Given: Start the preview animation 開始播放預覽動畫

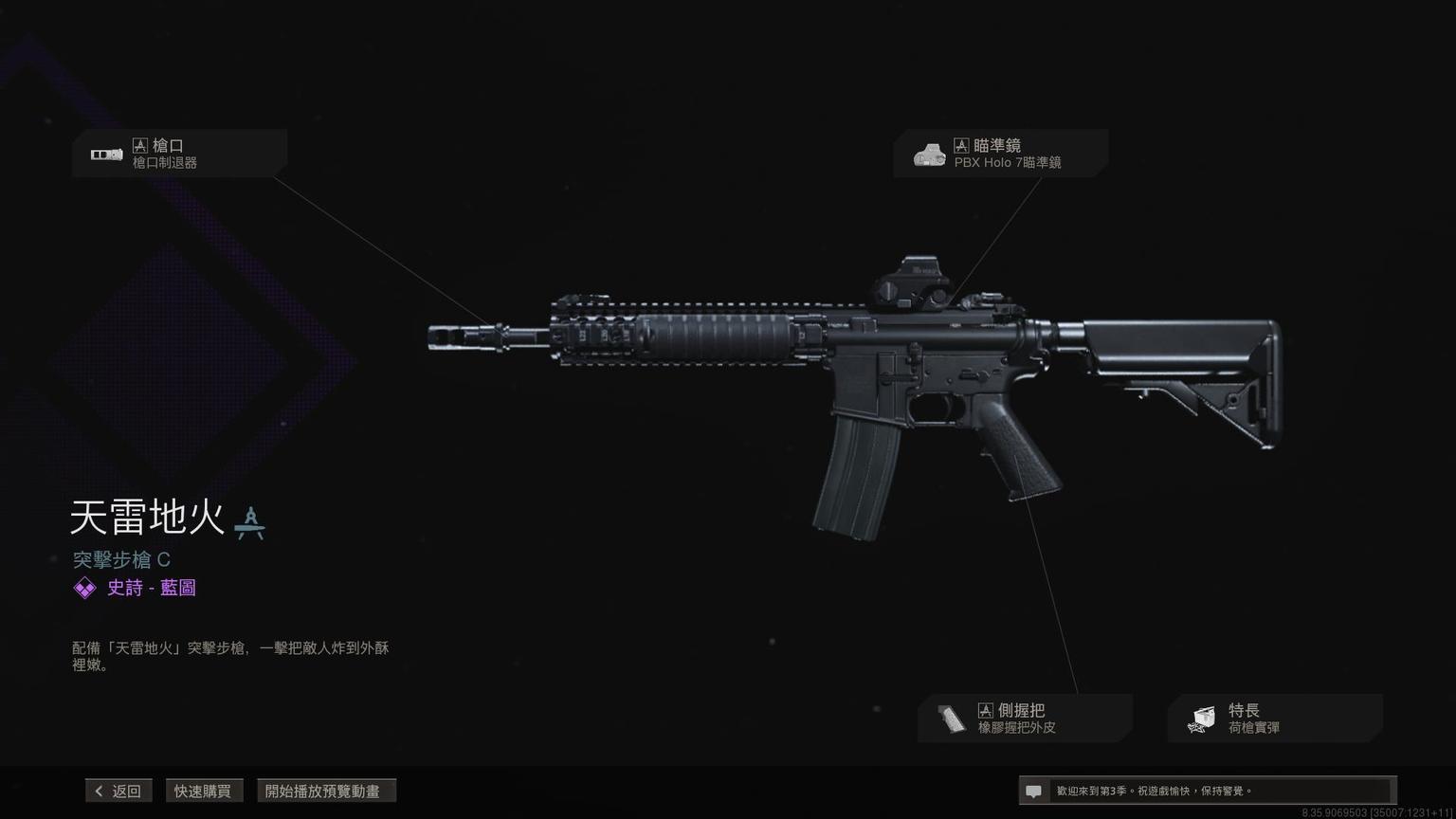Looking at the screenshot, I should pos(325,791).
